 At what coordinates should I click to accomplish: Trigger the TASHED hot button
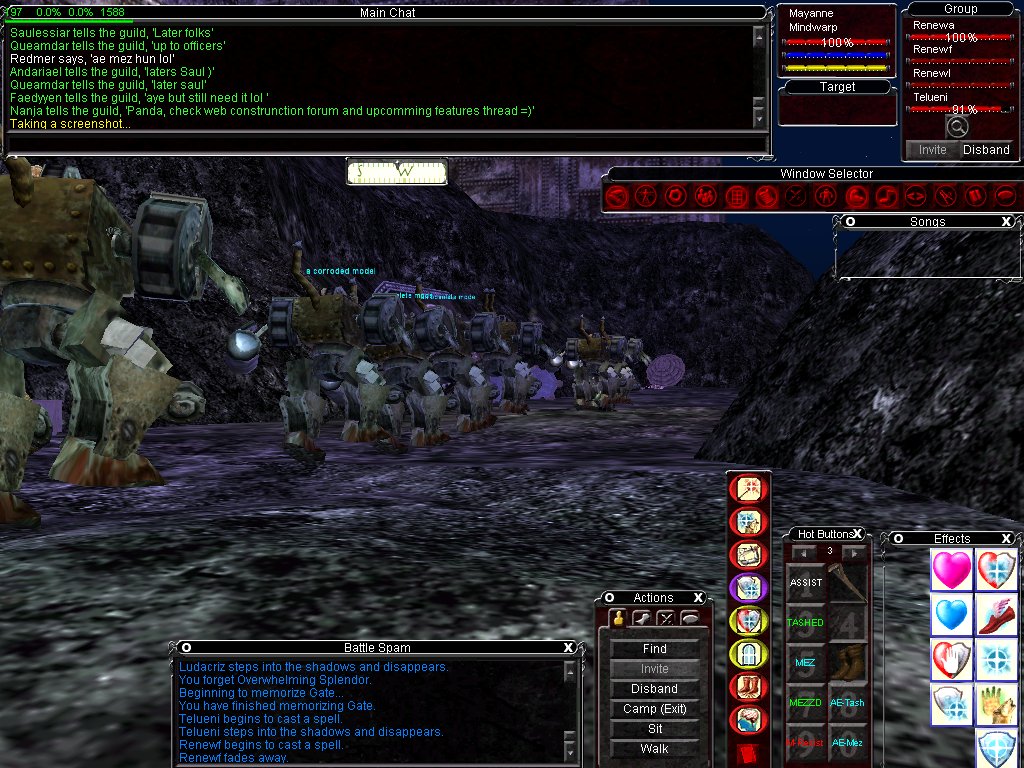point(806,623)
